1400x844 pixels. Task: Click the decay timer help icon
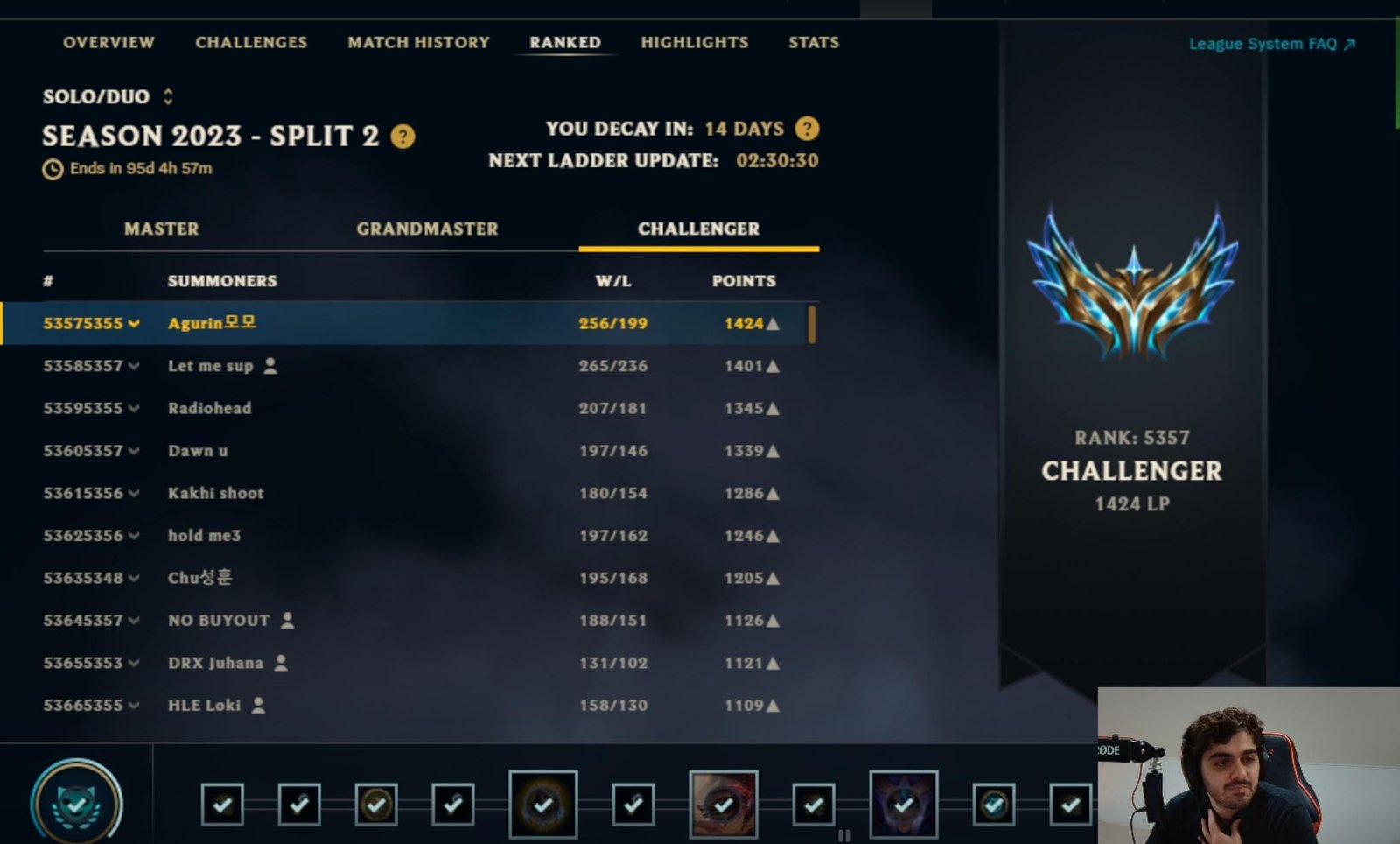(x=807, y=129)
